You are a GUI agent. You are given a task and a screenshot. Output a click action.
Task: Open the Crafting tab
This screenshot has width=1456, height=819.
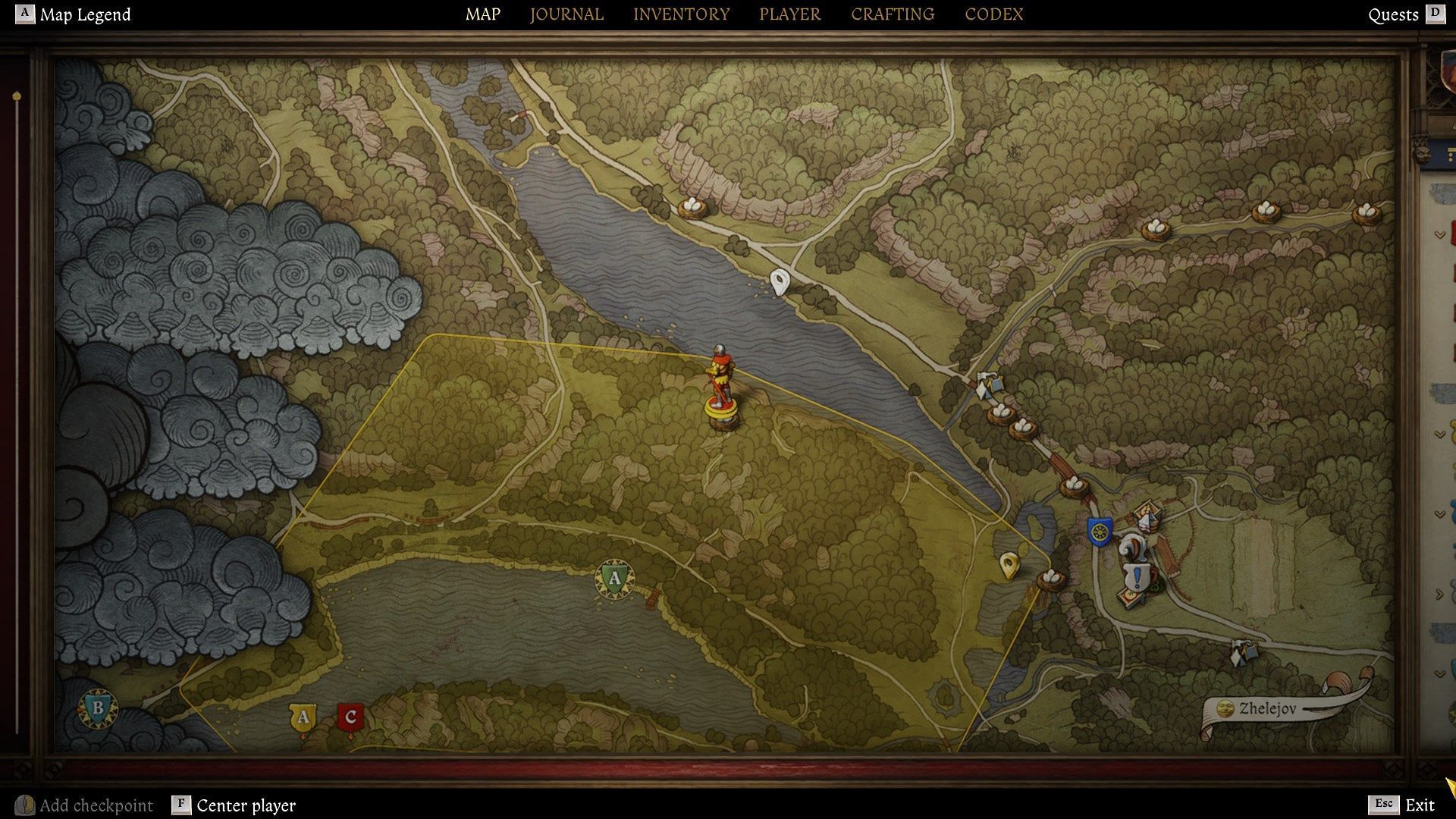[x=892, y=14]
